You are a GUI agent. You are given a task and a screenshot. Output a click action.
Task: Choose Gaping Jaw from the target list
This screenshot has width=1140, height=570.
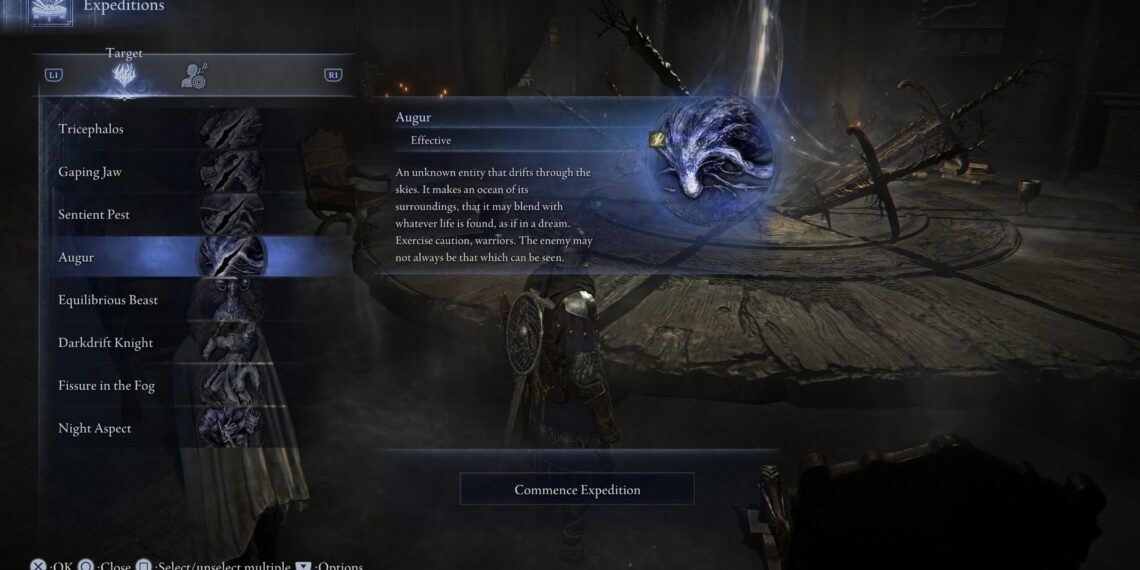[160, 172]
